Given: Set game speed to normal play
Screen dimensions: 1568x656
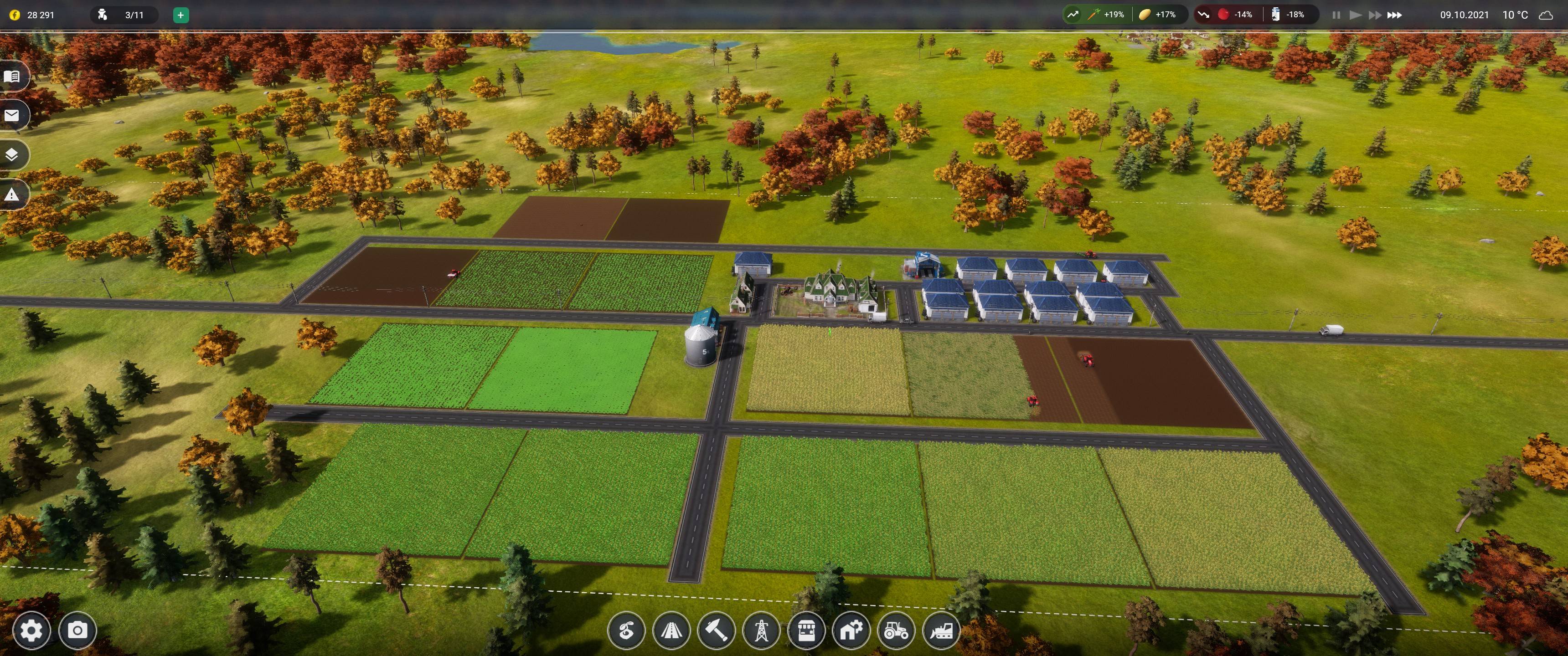Looking at the screenshot, I should 1355,15.
